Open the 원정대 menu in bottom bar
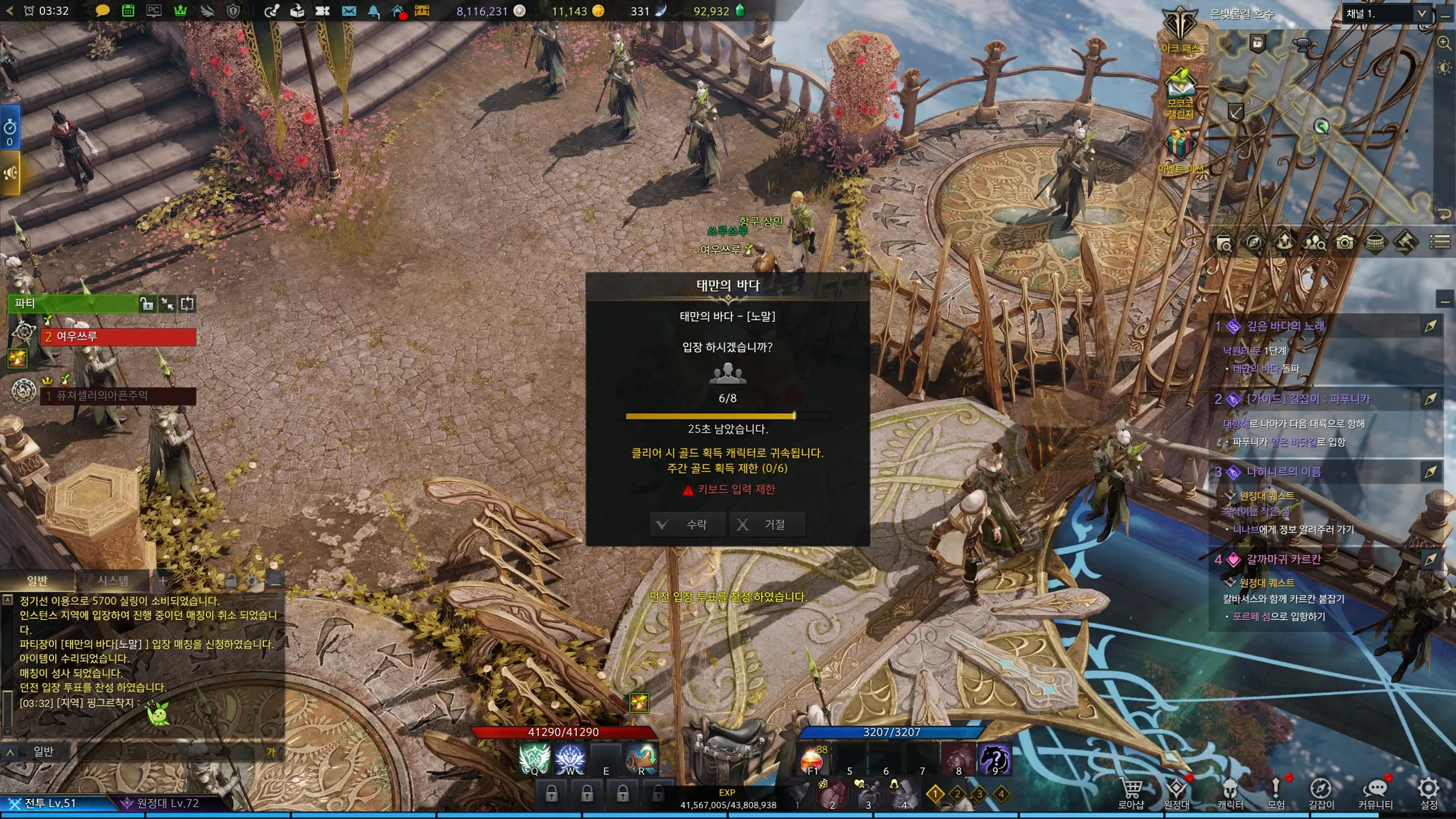This screenshot has width=1456, height=819. click(1177, 793)
